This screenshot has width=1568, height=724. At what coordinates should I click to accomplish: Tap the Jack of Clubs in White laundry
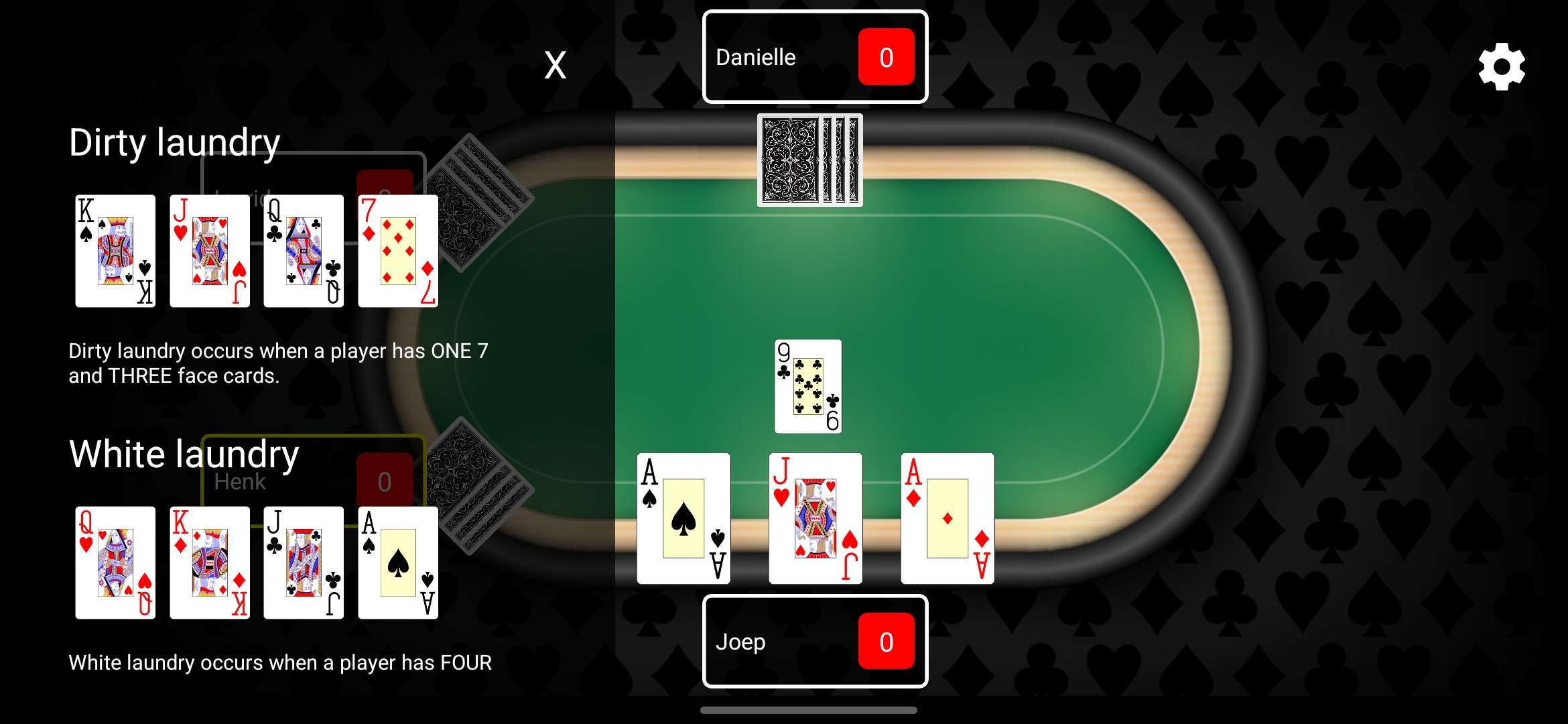303,563
